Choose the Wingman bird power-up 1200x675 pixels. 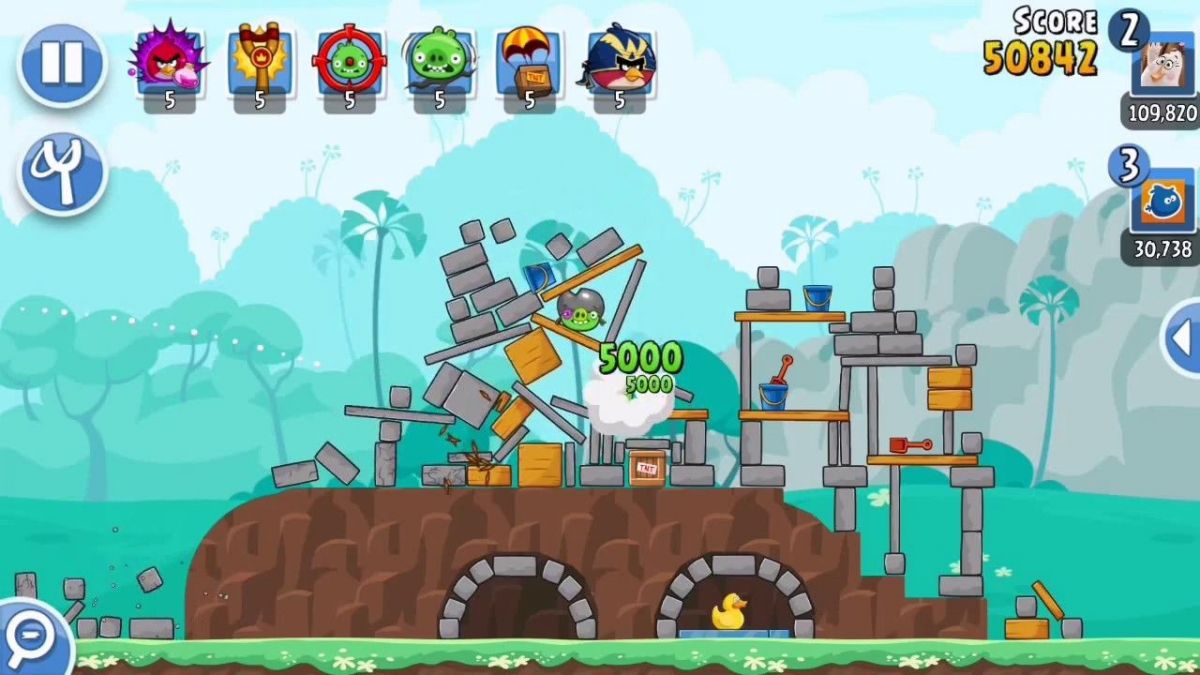619,62
